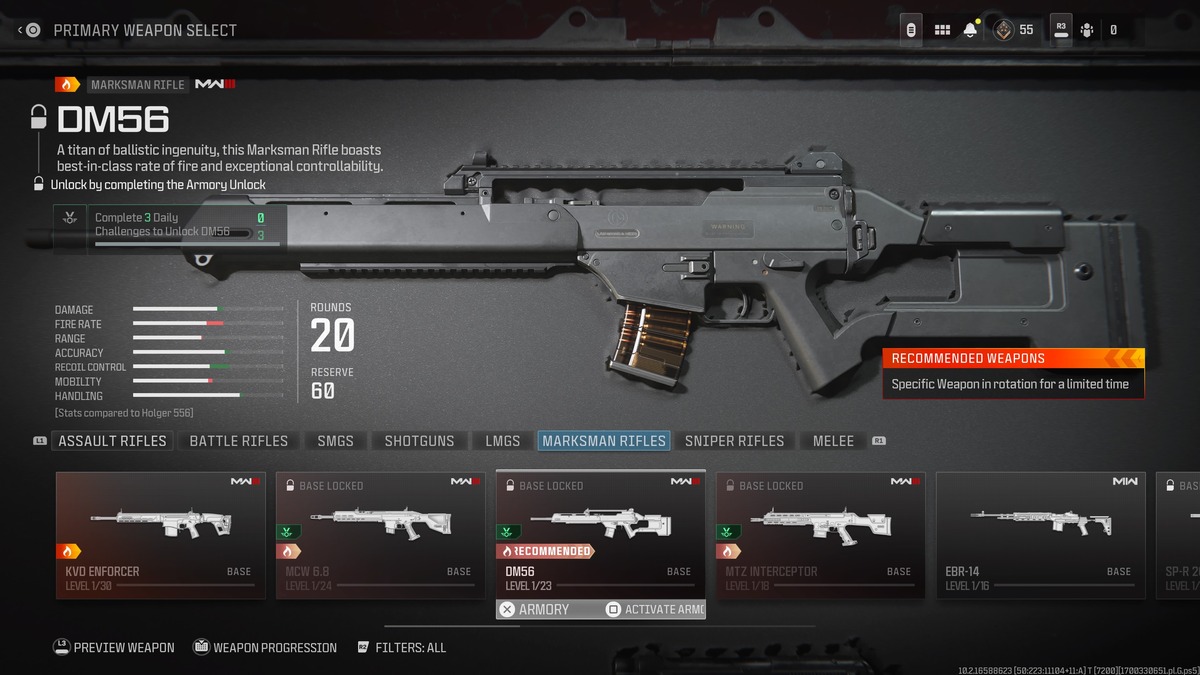
Task: Choose the MTZ Interceptor weapon card
Action: 821,535
